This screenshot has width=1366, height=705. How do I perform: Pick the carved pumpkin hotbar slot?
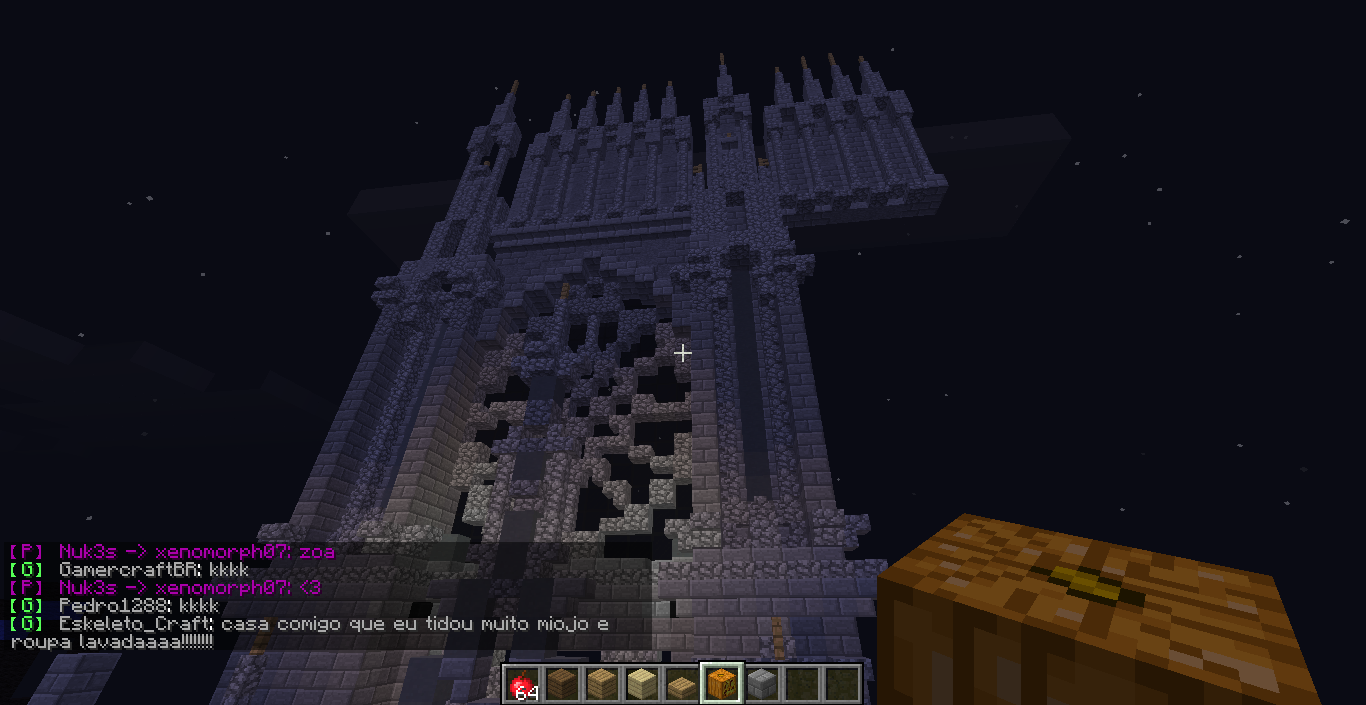(721, 685)
